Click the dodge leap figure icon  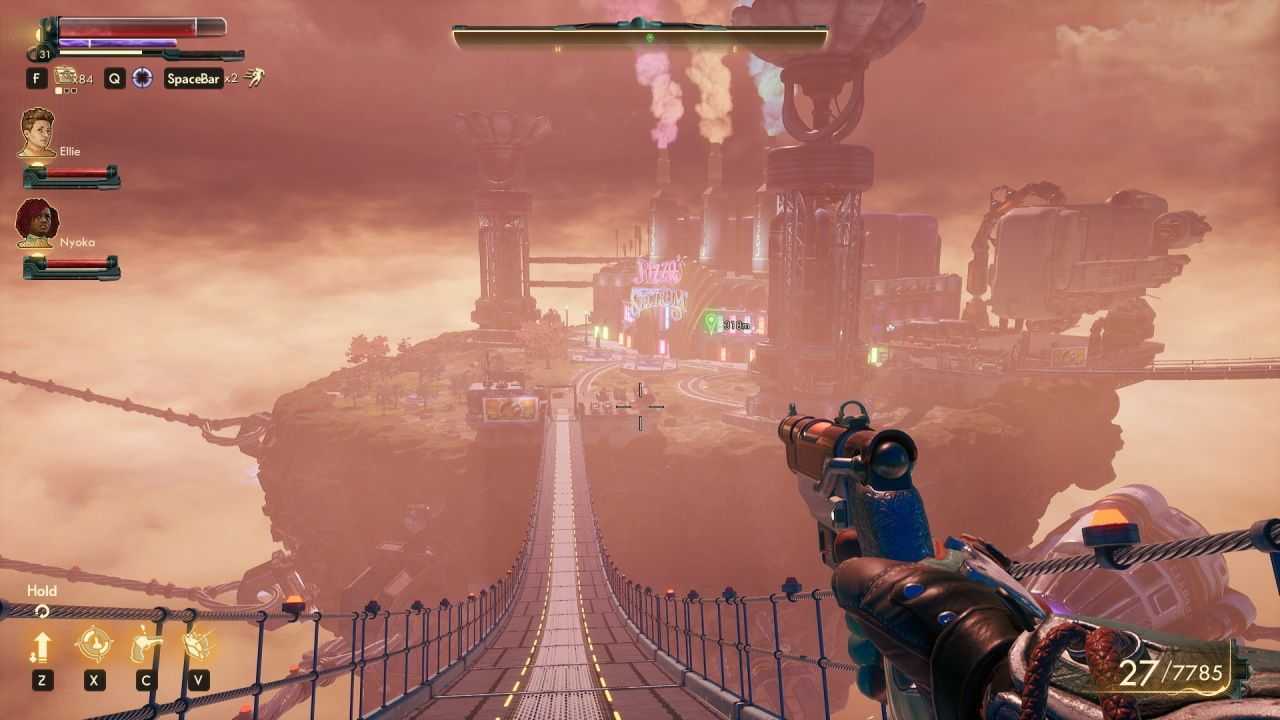(x=256, y=77)
